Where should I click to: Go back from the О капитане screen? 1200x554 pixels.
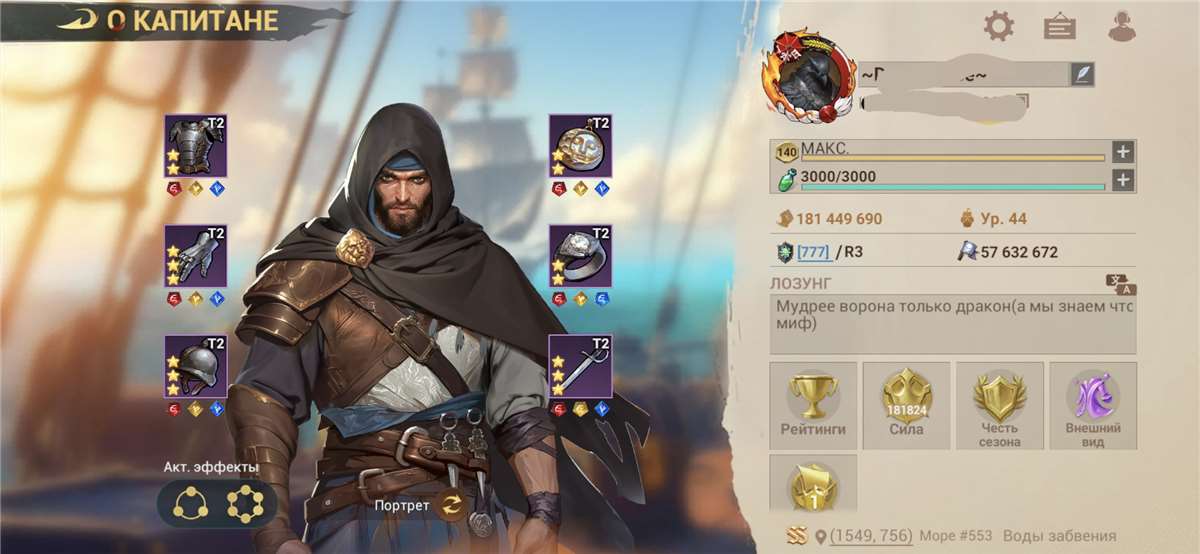click(76, 22)
